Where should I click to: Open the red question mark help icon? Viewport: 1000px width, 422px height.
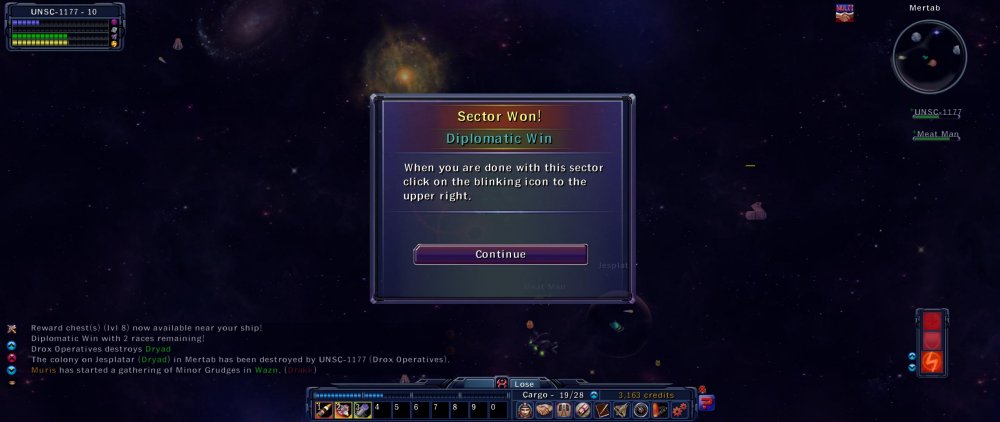707,403
